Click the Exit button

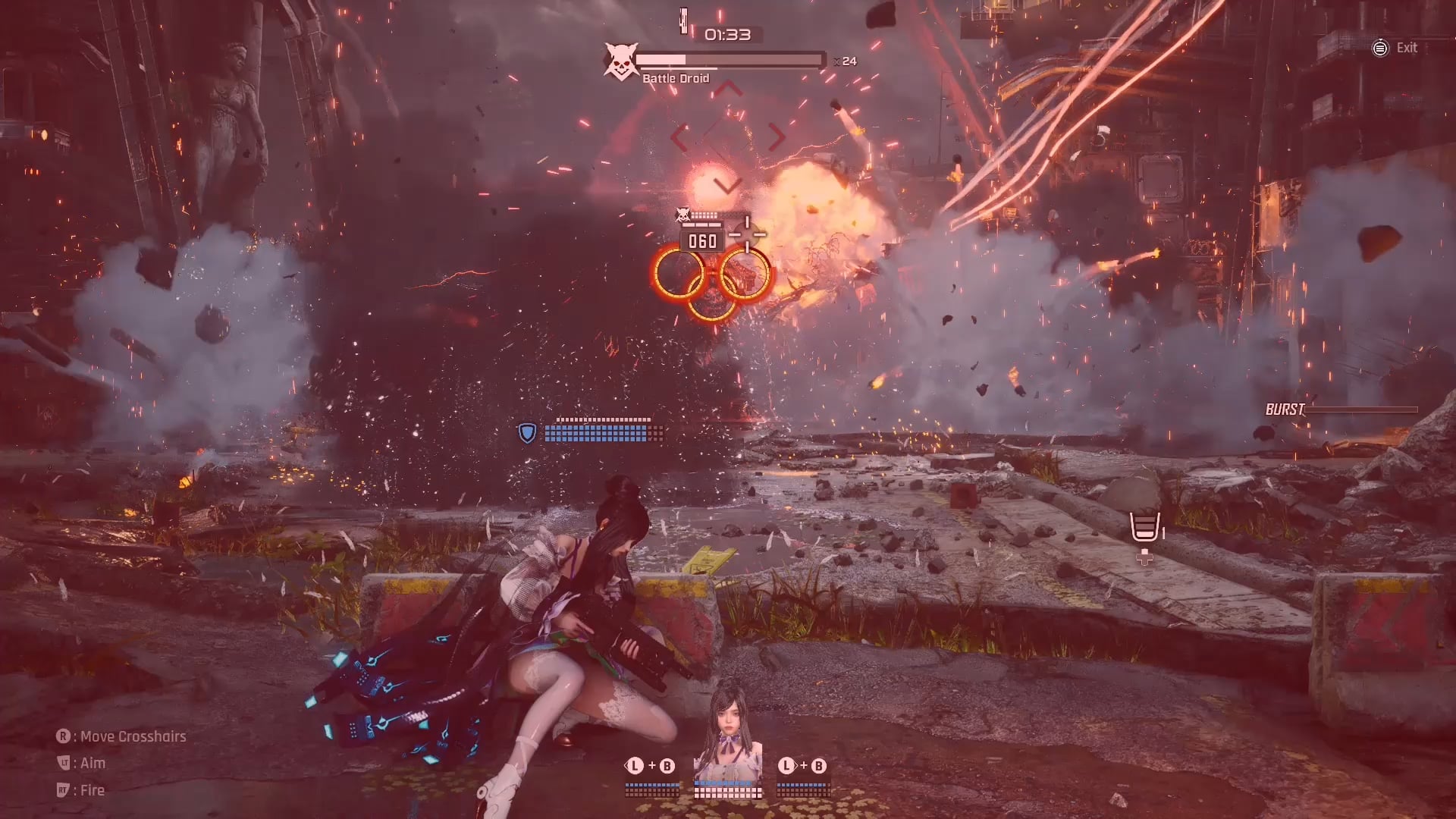tap(1395, 48)
